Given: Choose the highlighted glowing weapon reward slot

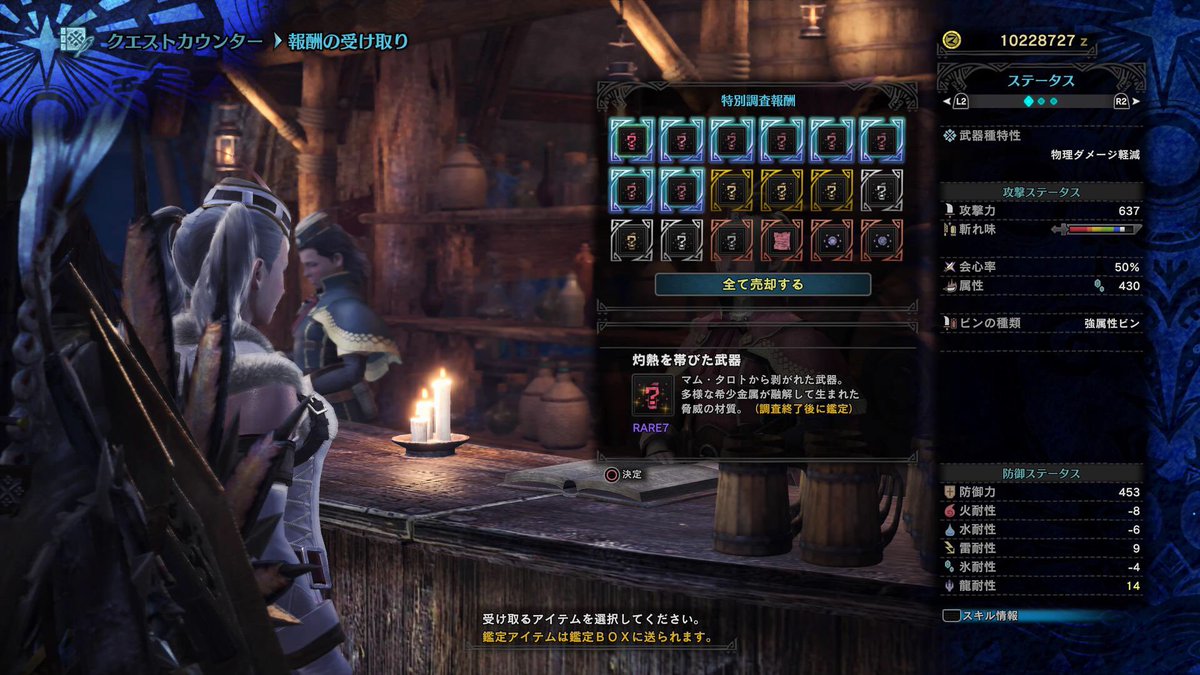Looking at the screenshot, I should click(x=632, y=139).
